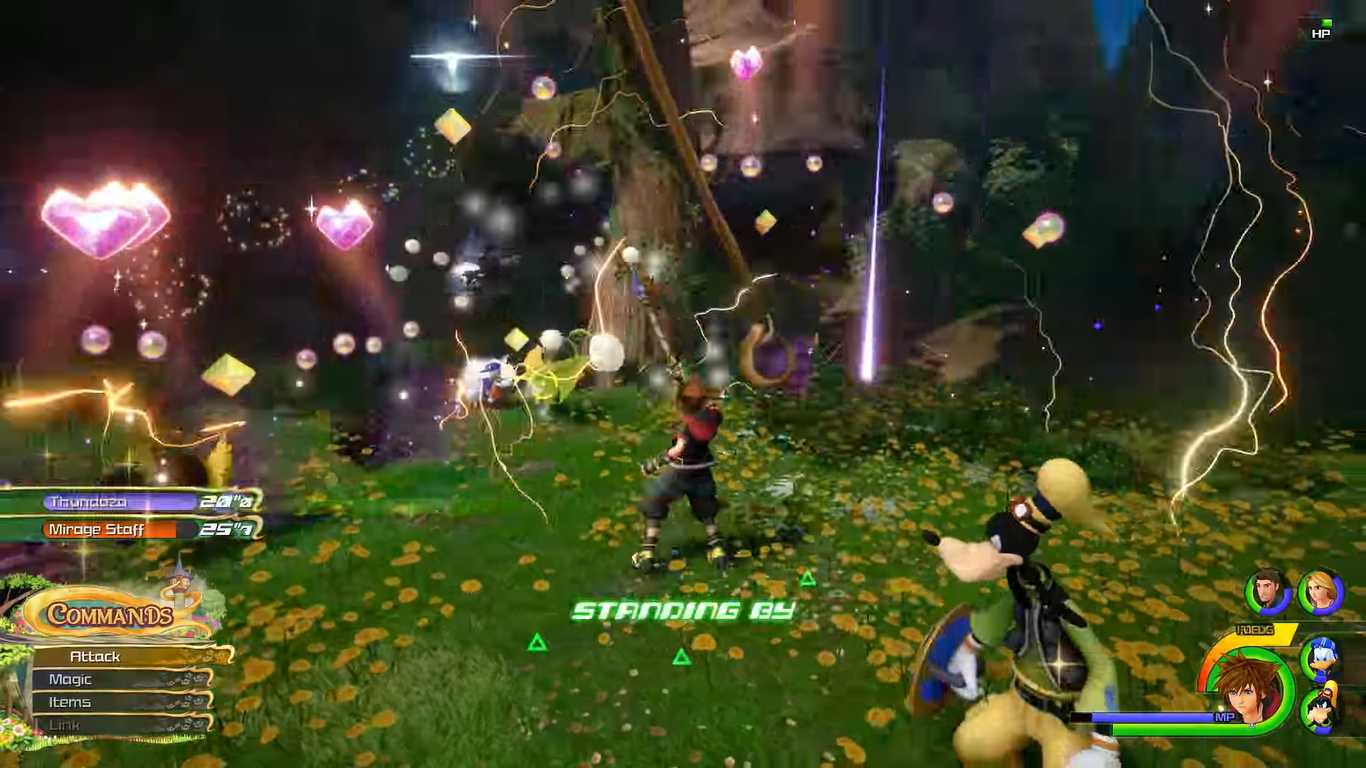Click Donald's party portrait
This screenshot has height=768, width=1366.
1321,657
